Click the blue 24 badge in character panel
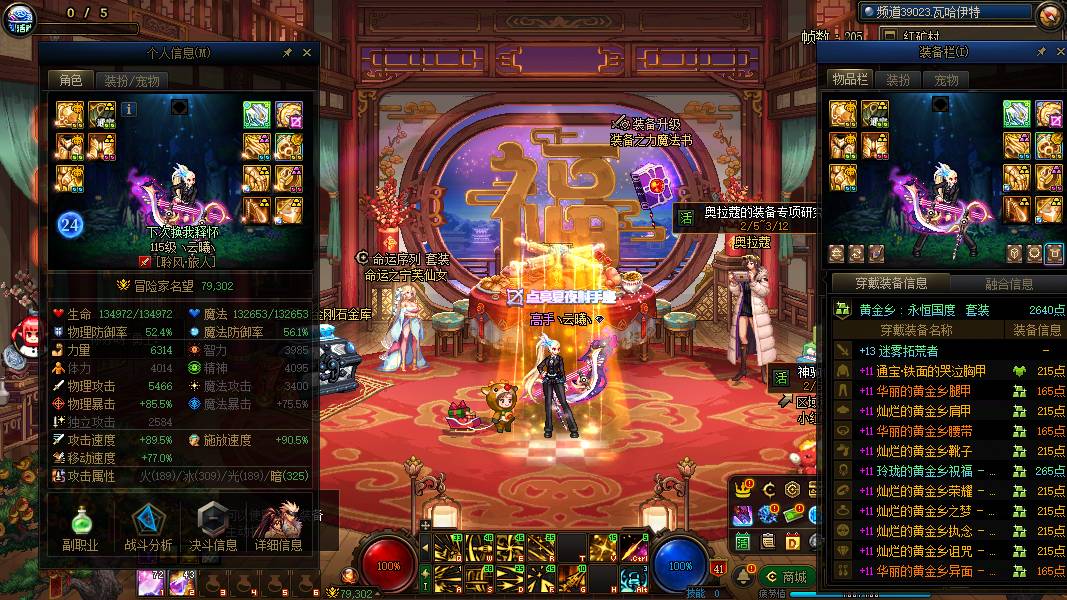The height and width of the screenshot is (600, 1067). (69, 224)
